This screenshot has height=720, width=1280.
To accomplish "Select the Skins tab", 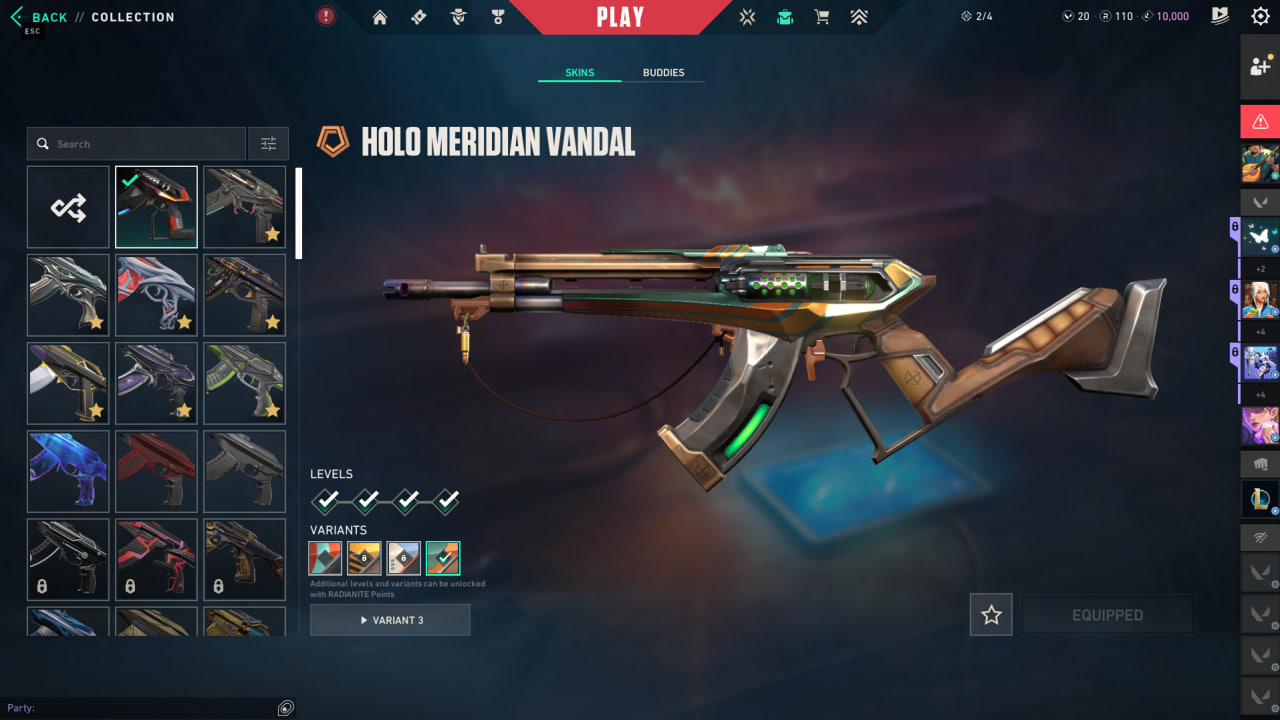I will coord(579,73).
